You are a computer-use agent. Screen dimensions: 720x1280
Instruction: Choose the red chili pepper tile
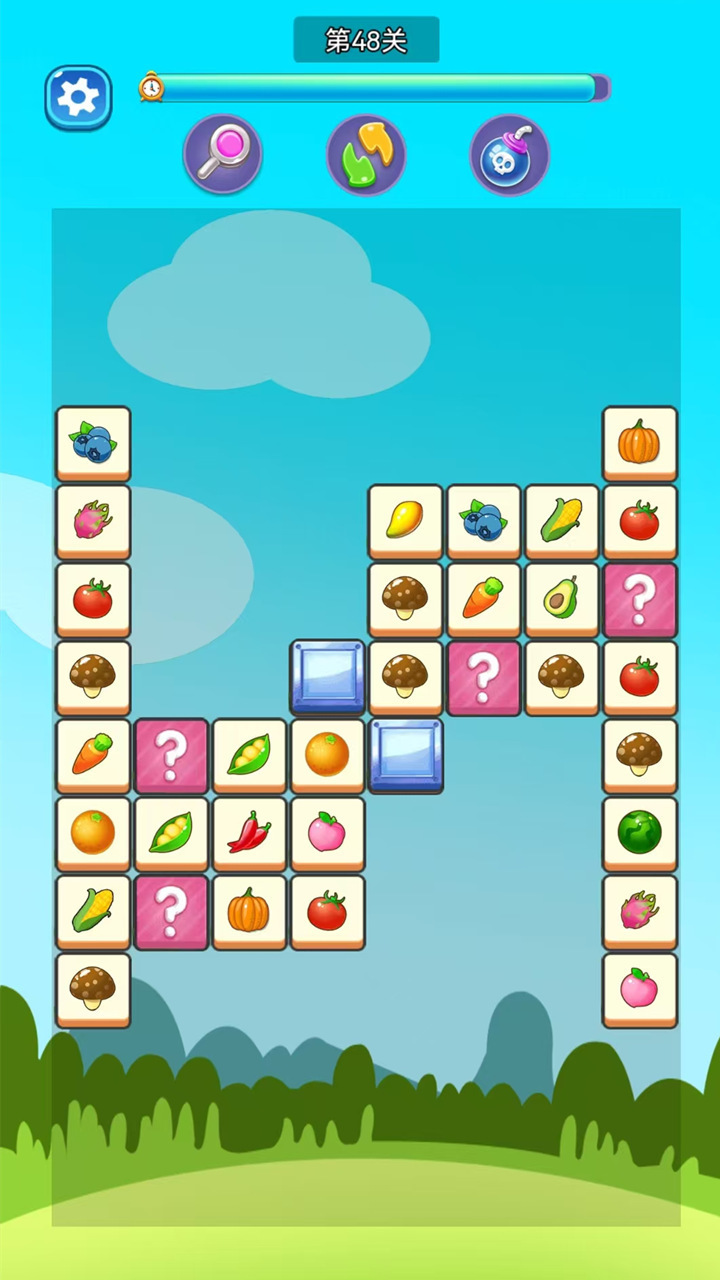click(249, 833)
